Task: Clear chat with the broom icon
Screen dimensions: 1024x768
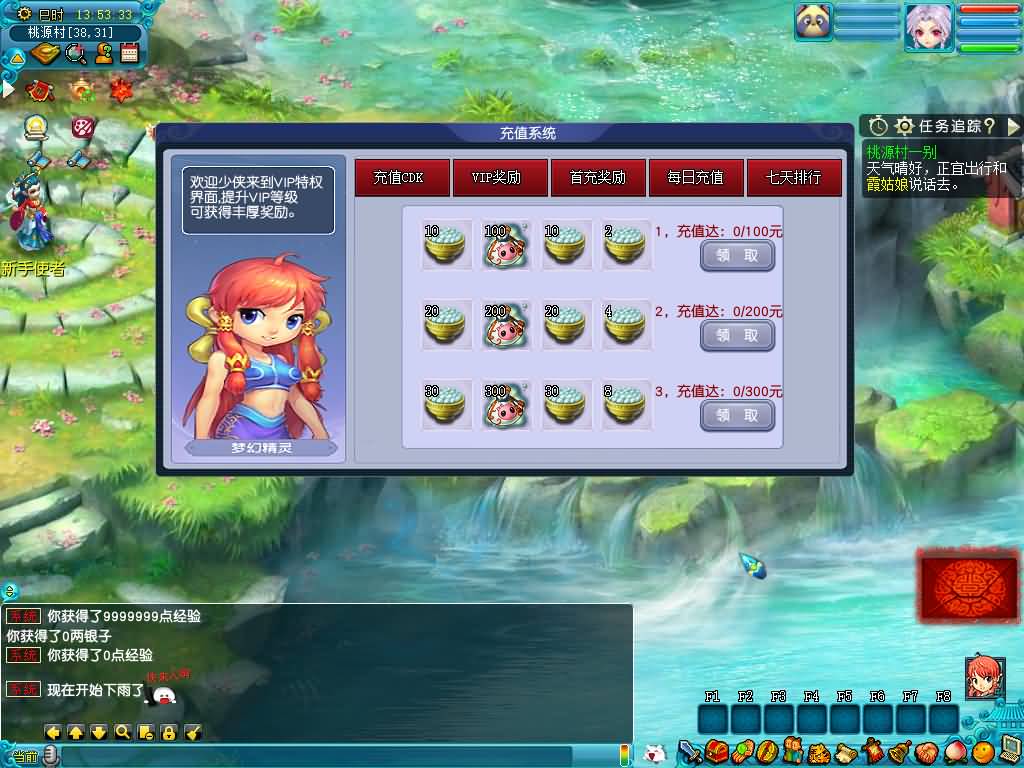Action: pyautogui.click(x=193, y=732)
